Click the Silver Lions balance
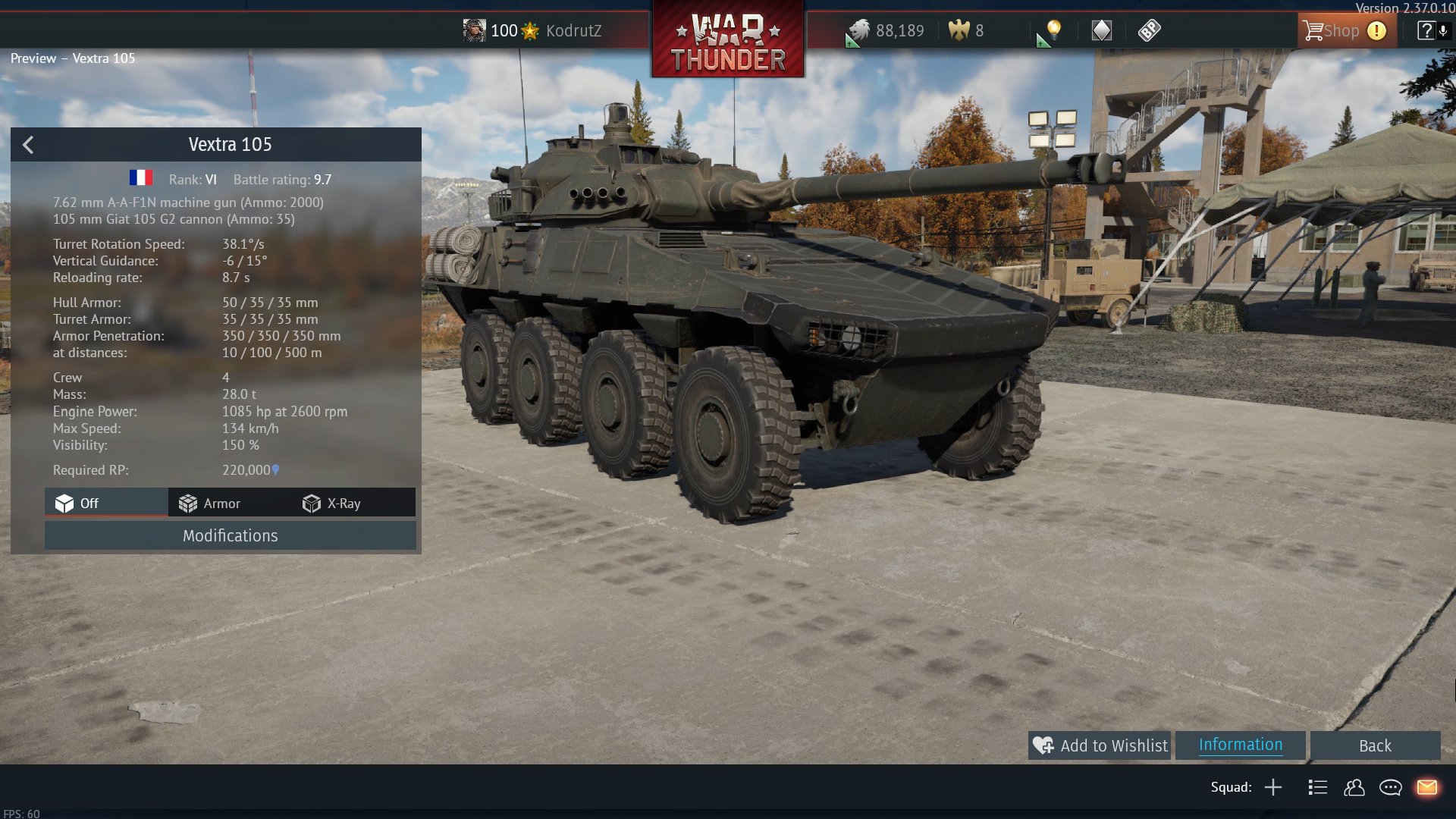 point(887,31)
